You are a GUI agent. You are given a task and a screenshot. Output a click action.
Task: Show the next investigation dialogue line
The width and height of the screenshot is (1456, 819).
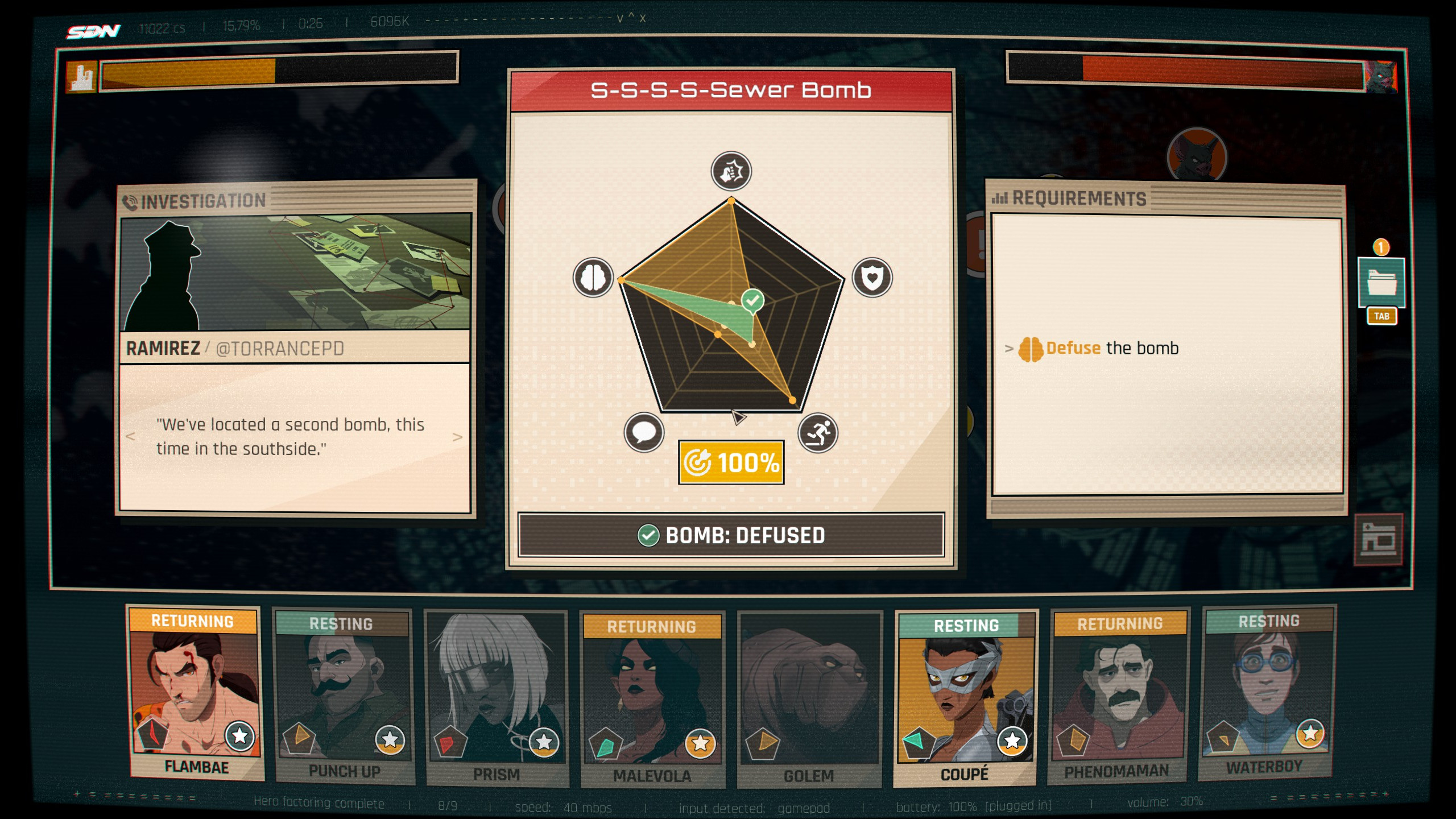point(457,437)
